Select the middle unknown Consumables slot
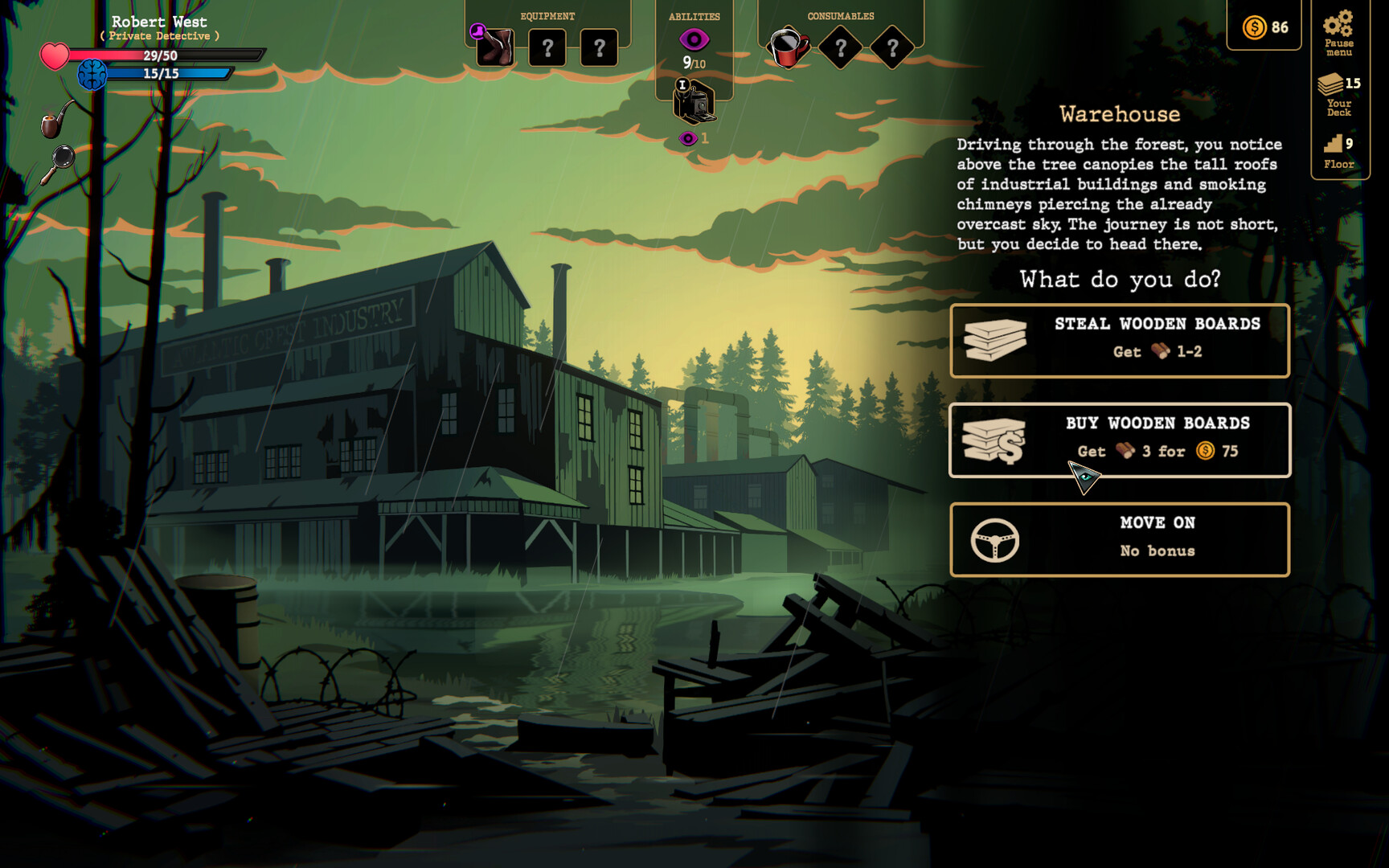1389x868 pixels. pyautogui.click(x=840, y=48)
